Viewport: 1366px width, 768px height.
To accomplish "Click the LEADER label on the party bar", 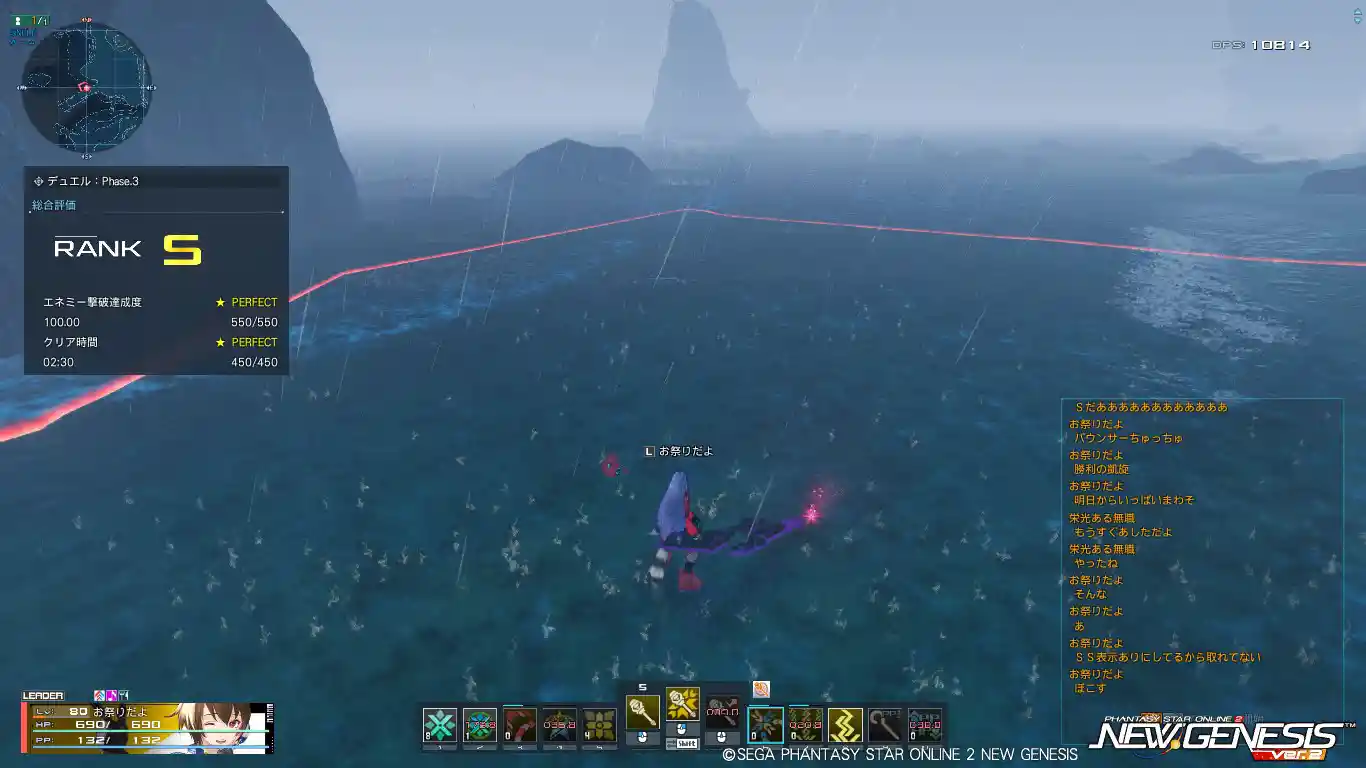I will (x=43, y=695).
